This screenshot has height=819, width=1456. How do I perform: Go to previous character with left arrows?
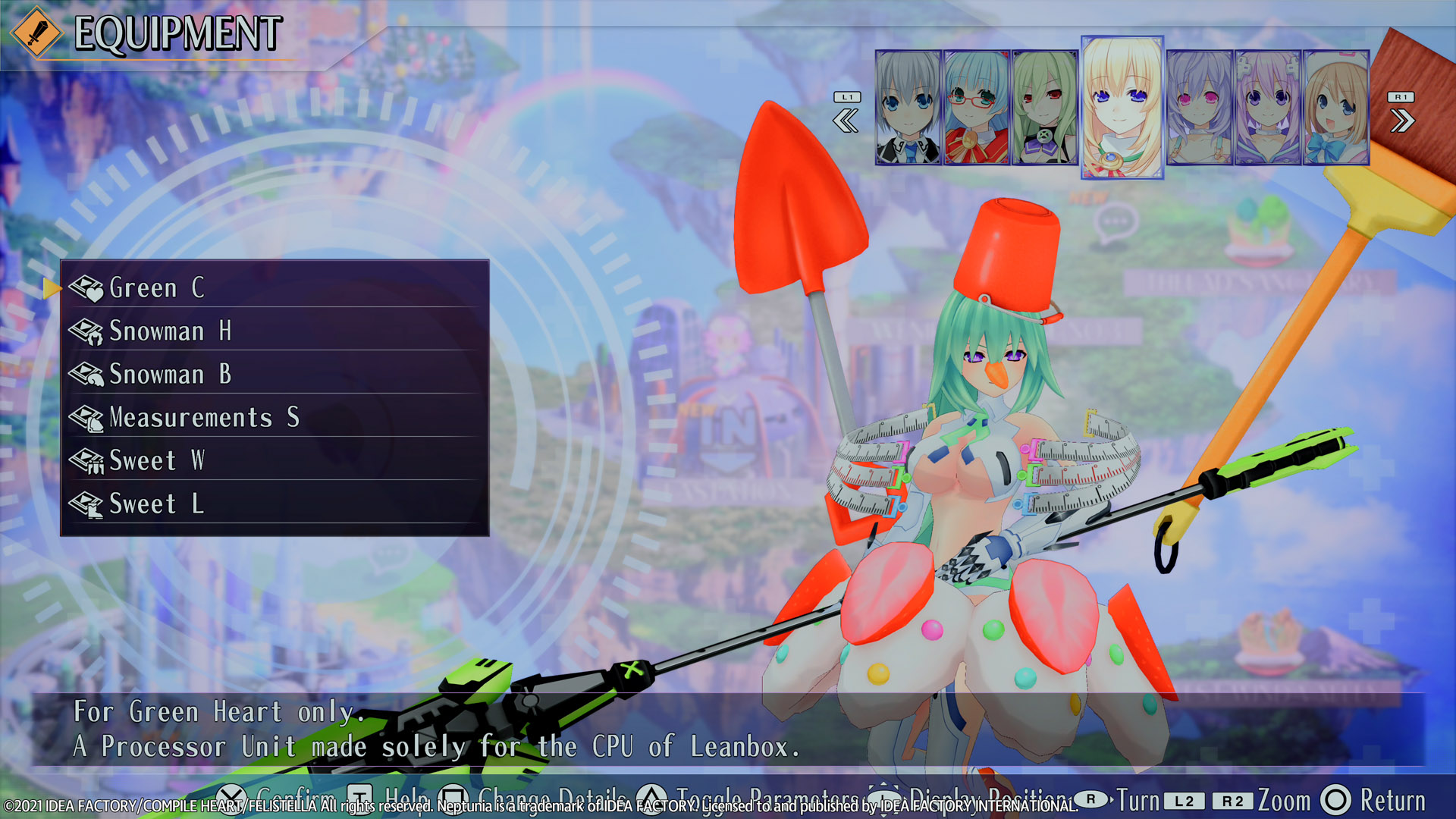tap(846, 120)
